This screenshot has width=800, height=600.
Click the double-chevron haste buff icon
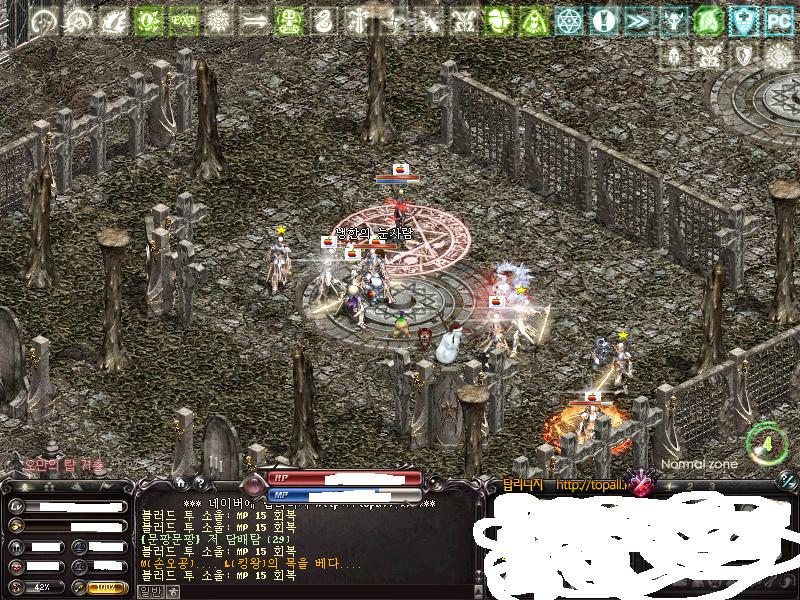pos(638,19)
